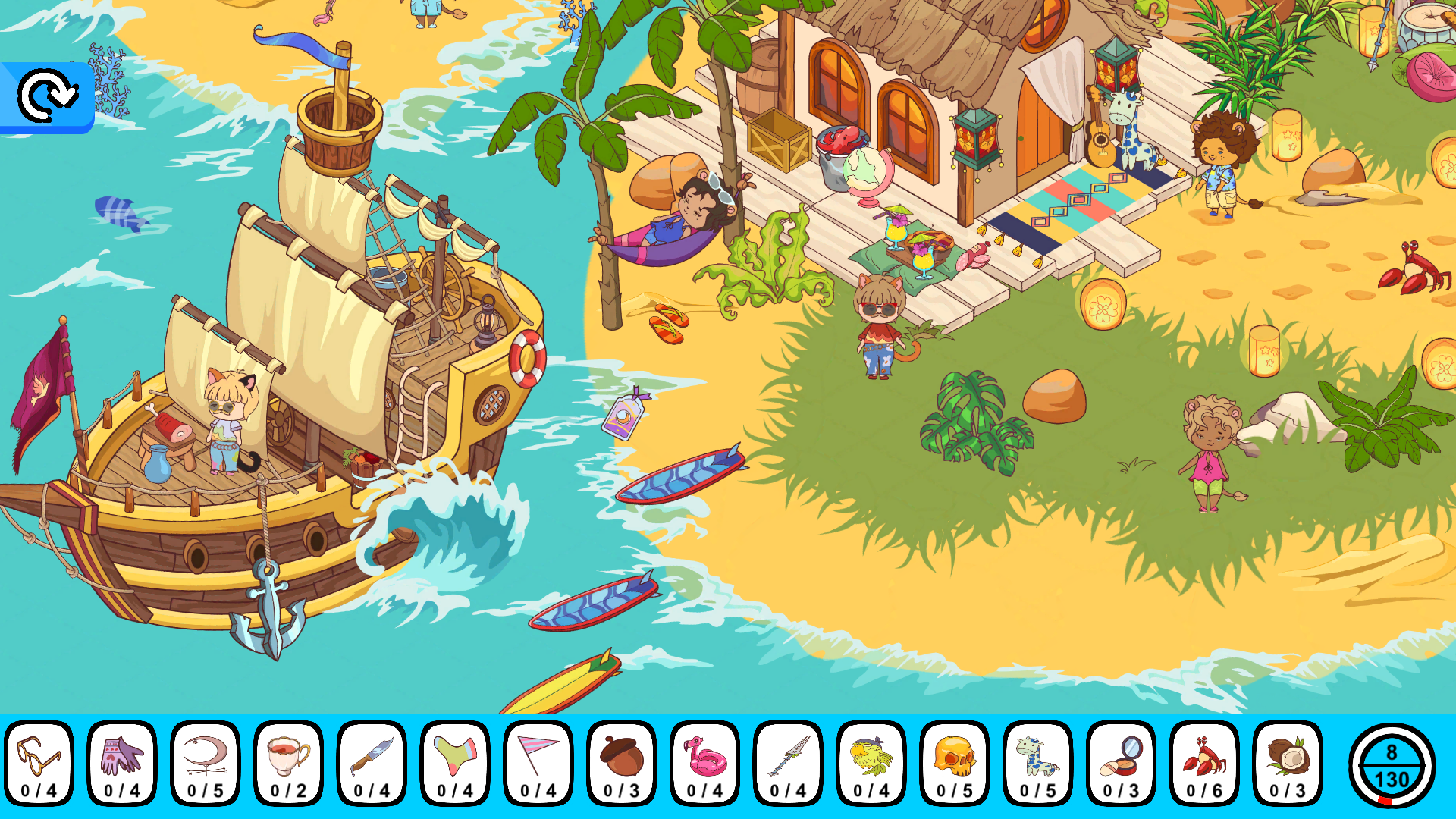1456x819 pixels.
Task: Select the teacup target item
Action: (x=287, y=764)
